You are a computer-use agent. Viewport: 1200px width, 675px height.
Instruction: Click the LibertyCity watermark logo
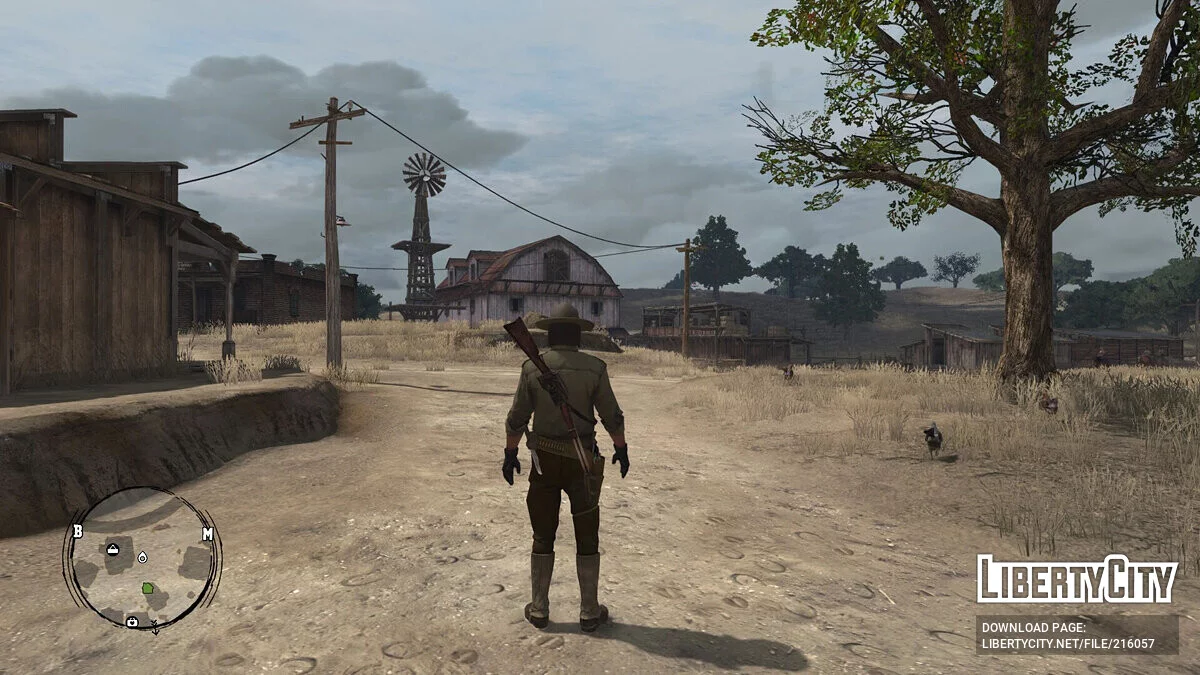click(1076, 579)
